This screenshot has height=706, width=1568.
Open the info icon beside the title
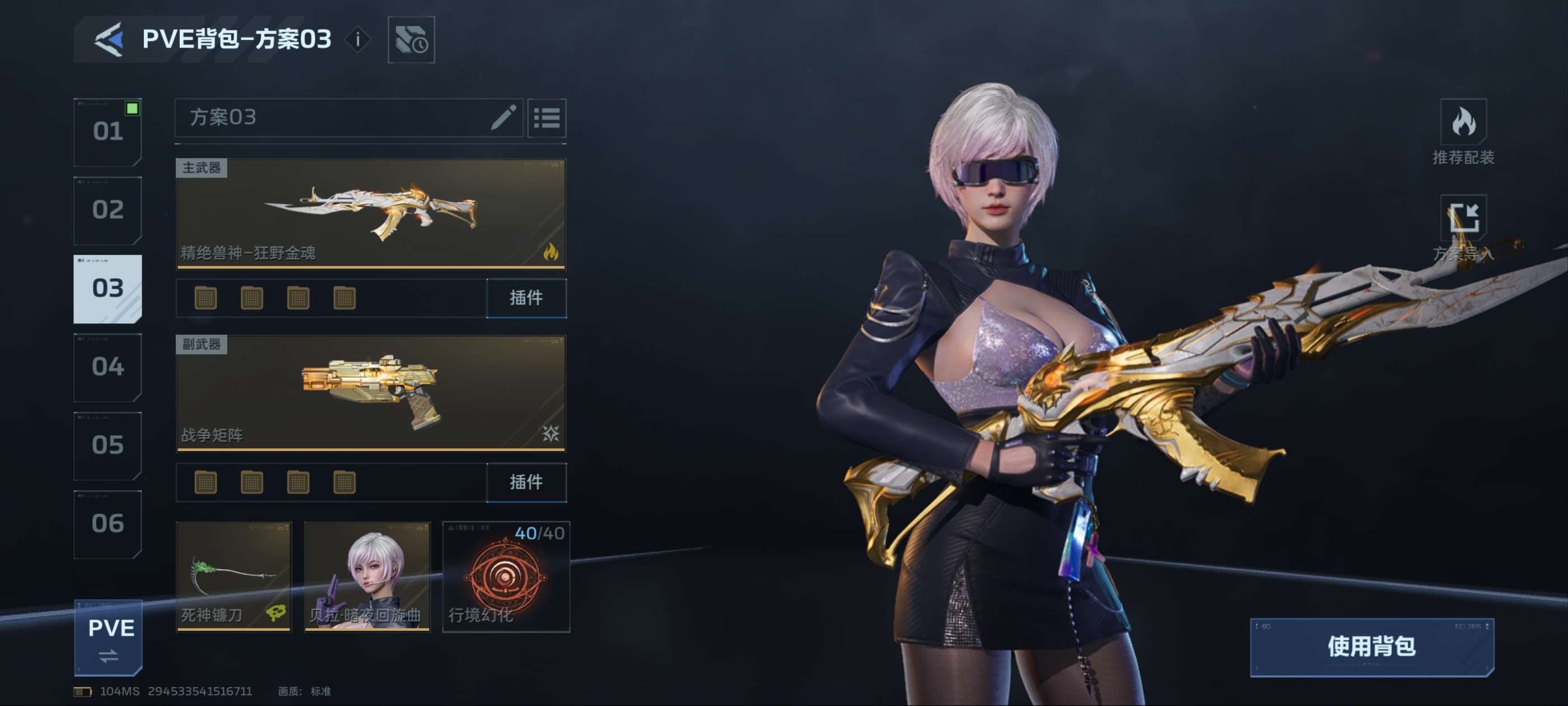click(358, 40)
